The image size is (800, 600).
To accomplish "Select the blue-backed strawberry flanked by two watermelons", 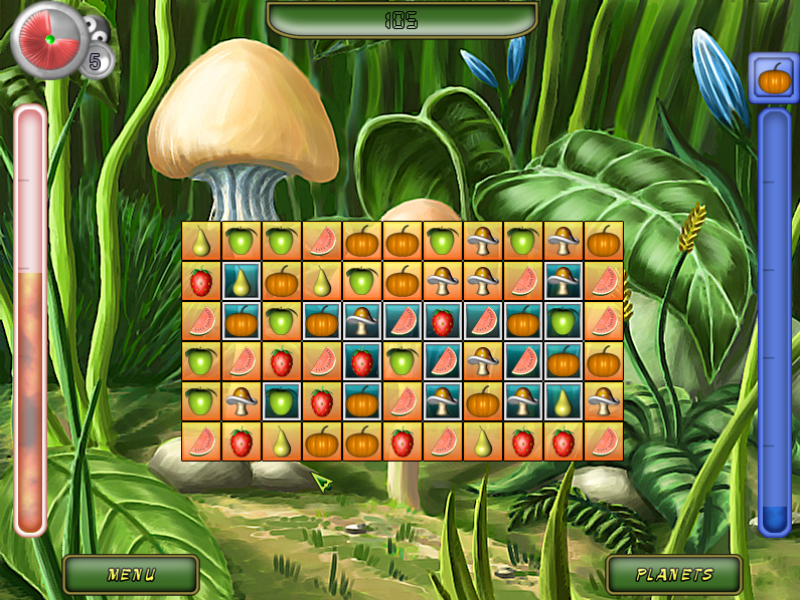I will (442, 321).
